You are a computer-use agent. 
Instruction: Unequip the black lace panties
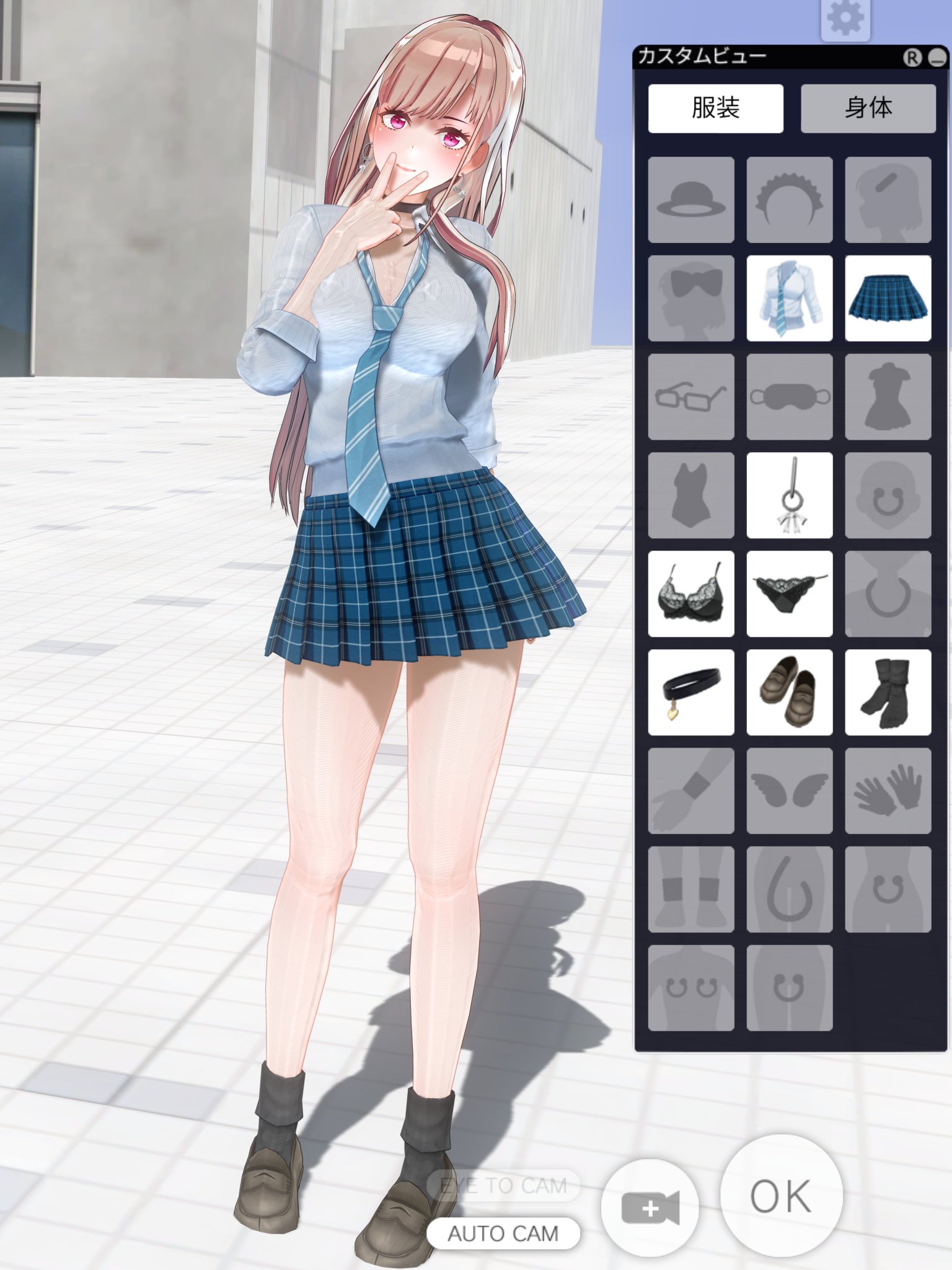(x=790, y=594)
